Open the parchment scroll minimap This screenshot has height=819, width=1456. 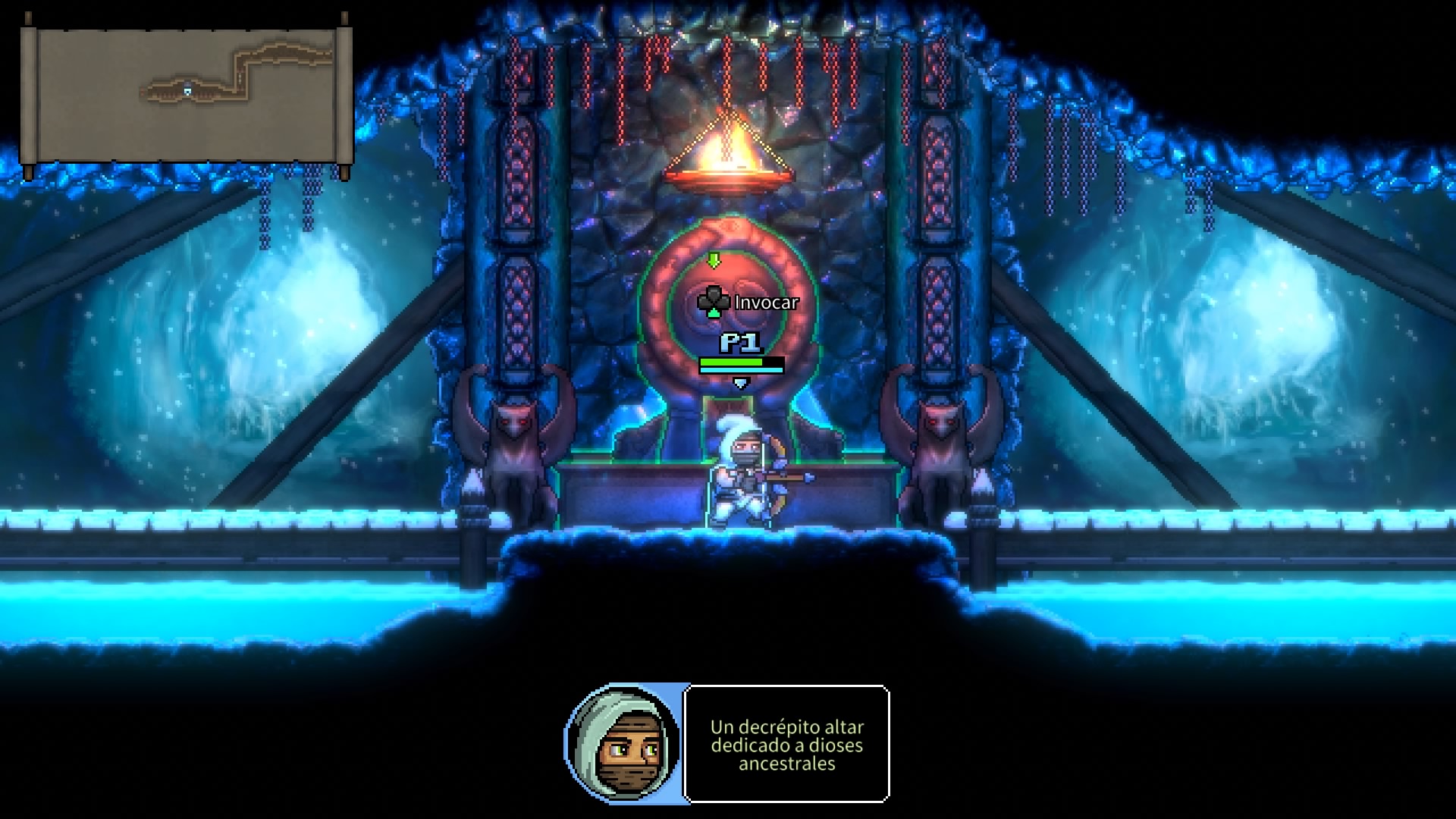(x=187, y=95)
